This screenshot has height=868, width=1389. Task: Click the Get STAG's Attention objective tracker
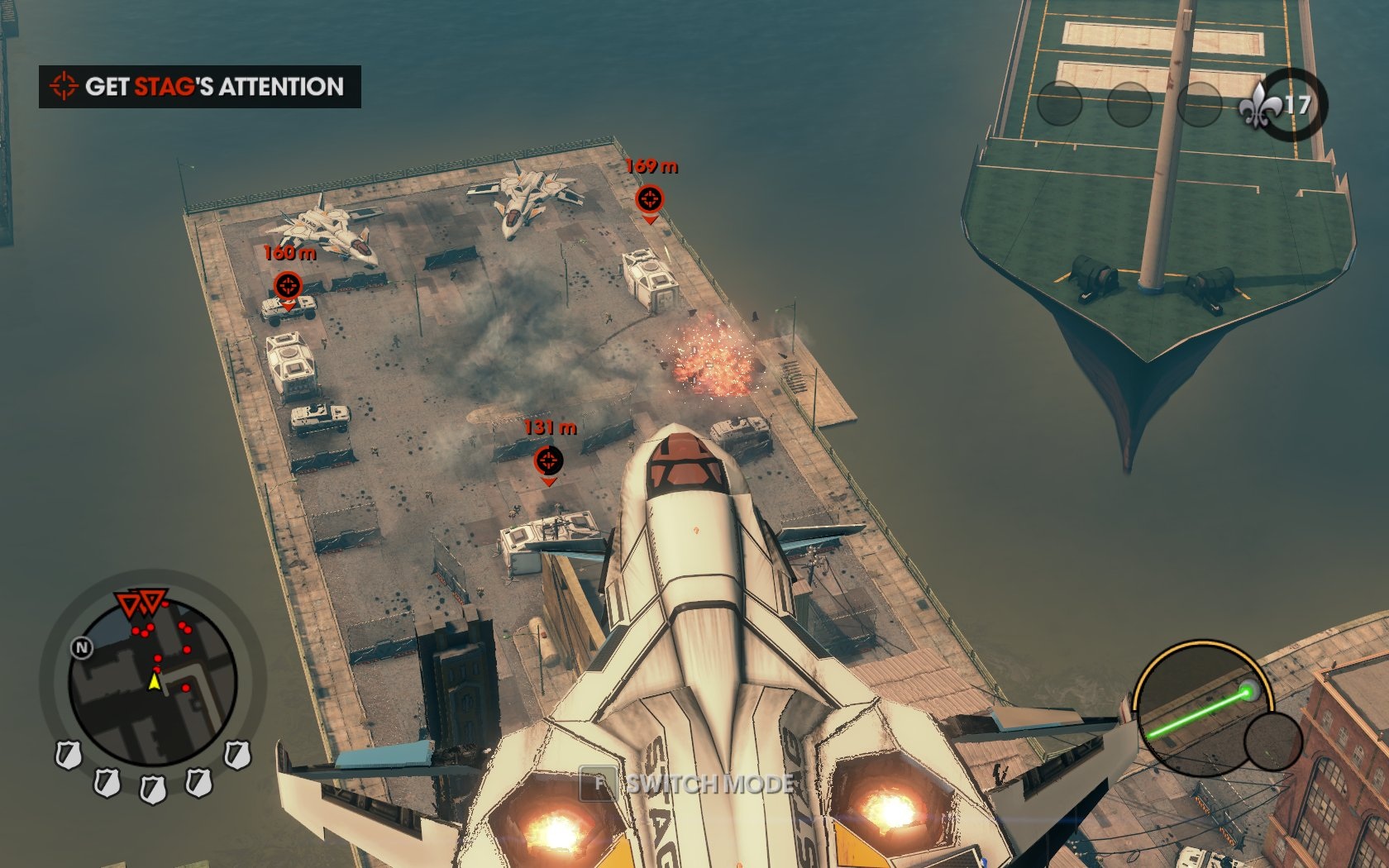(200, 87)
